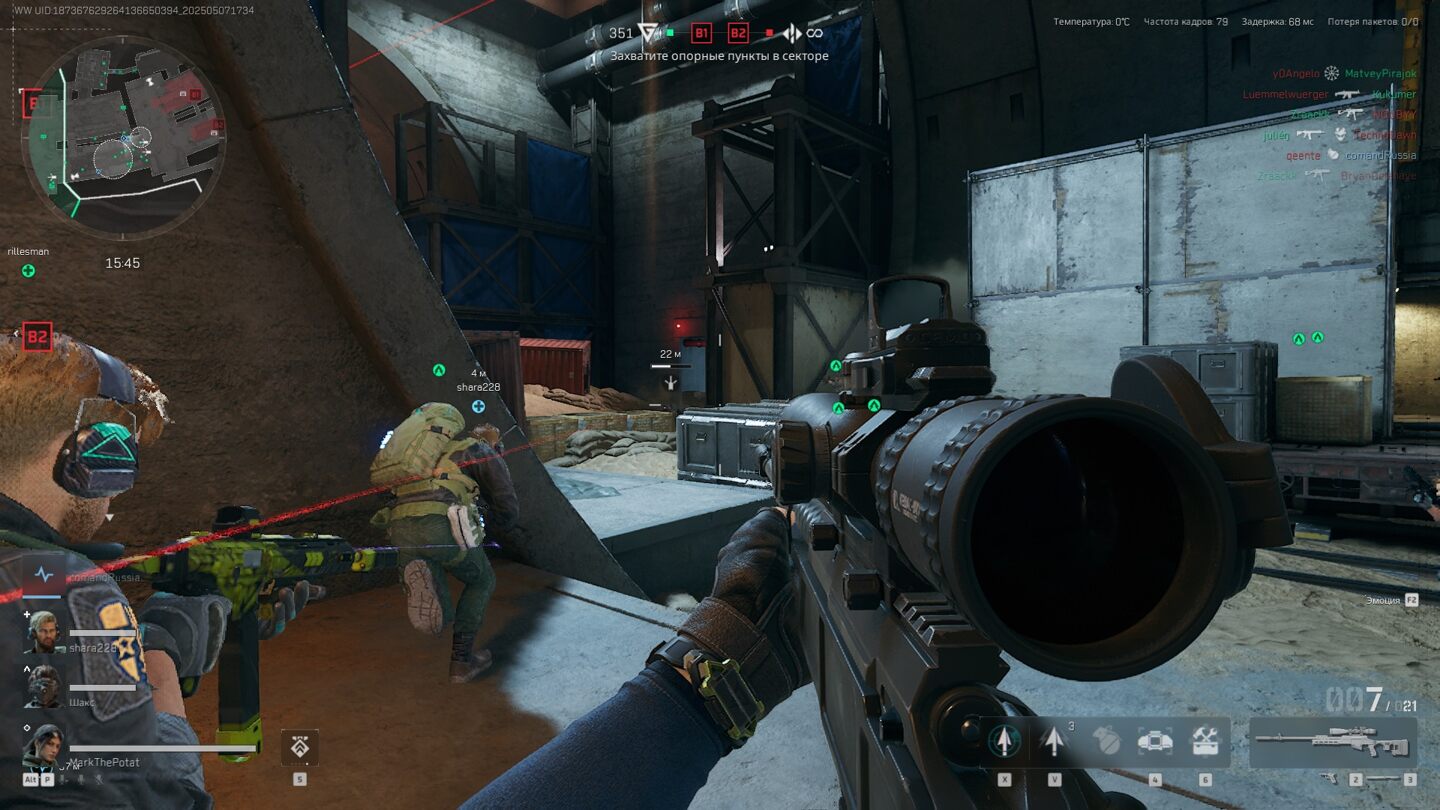Open the toolbox repair kit item
The height and width of the screenshot is (810, 1440).
click(1204, 741)
